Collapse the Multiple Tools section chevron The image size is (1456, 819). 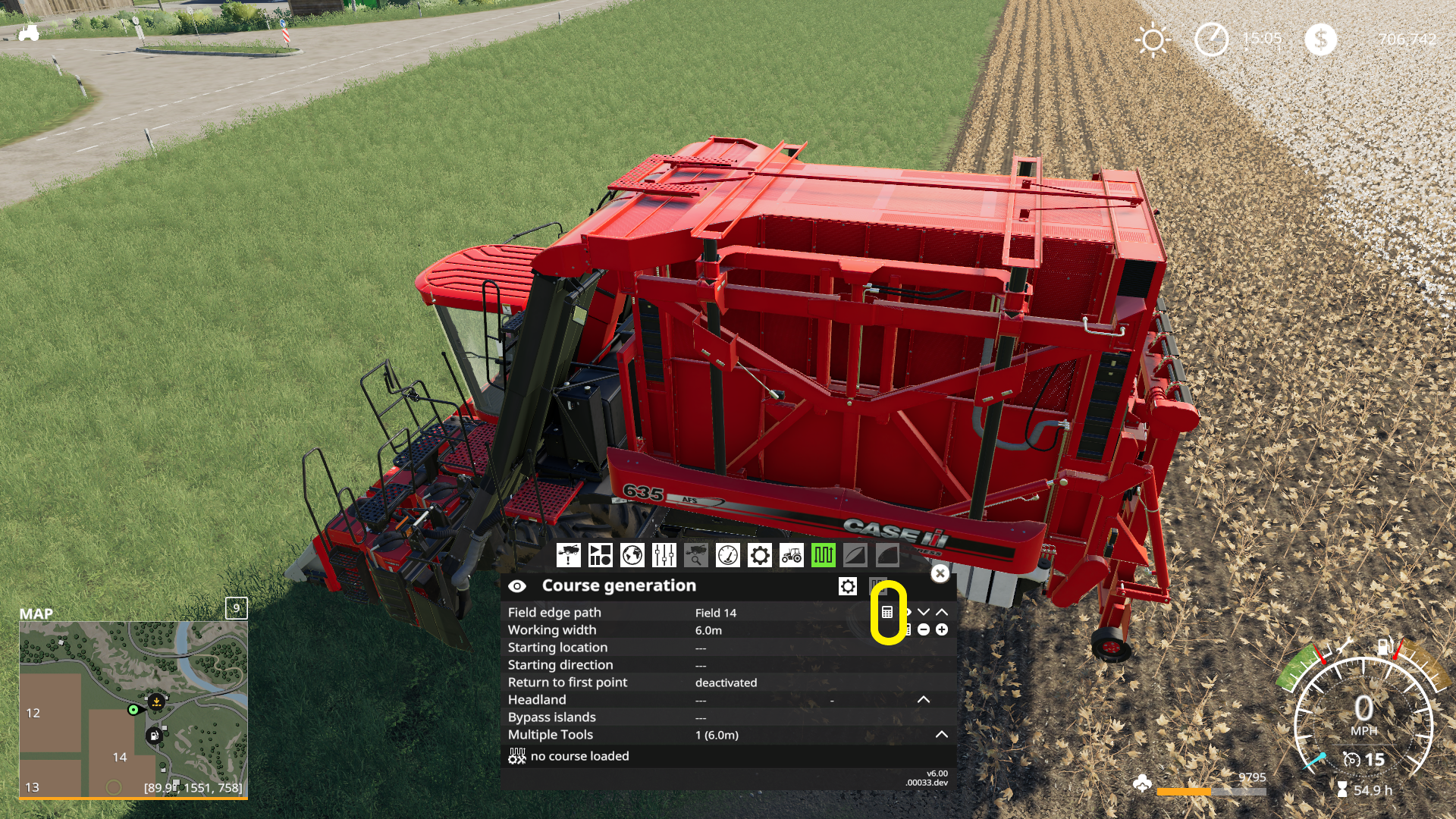pos(941,734)
